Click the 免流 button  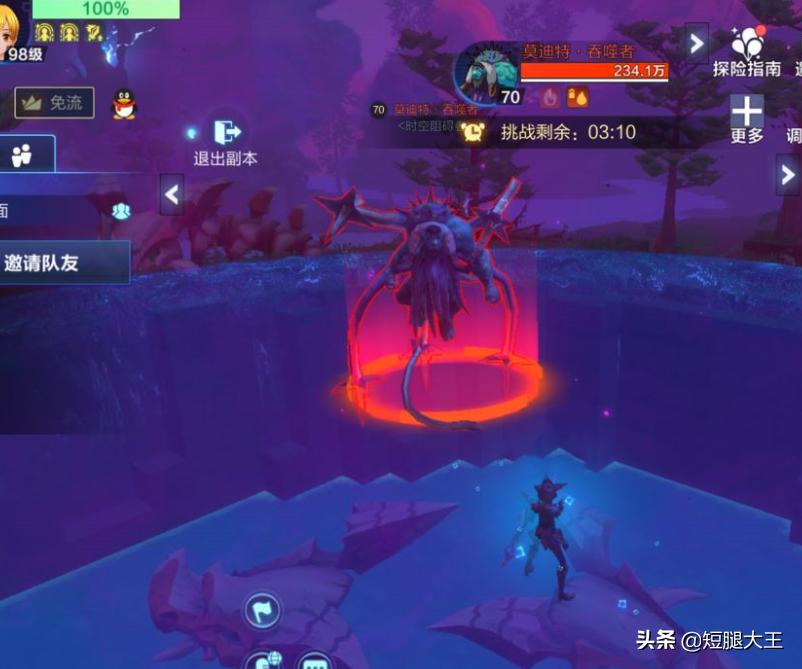click(55, 102)
